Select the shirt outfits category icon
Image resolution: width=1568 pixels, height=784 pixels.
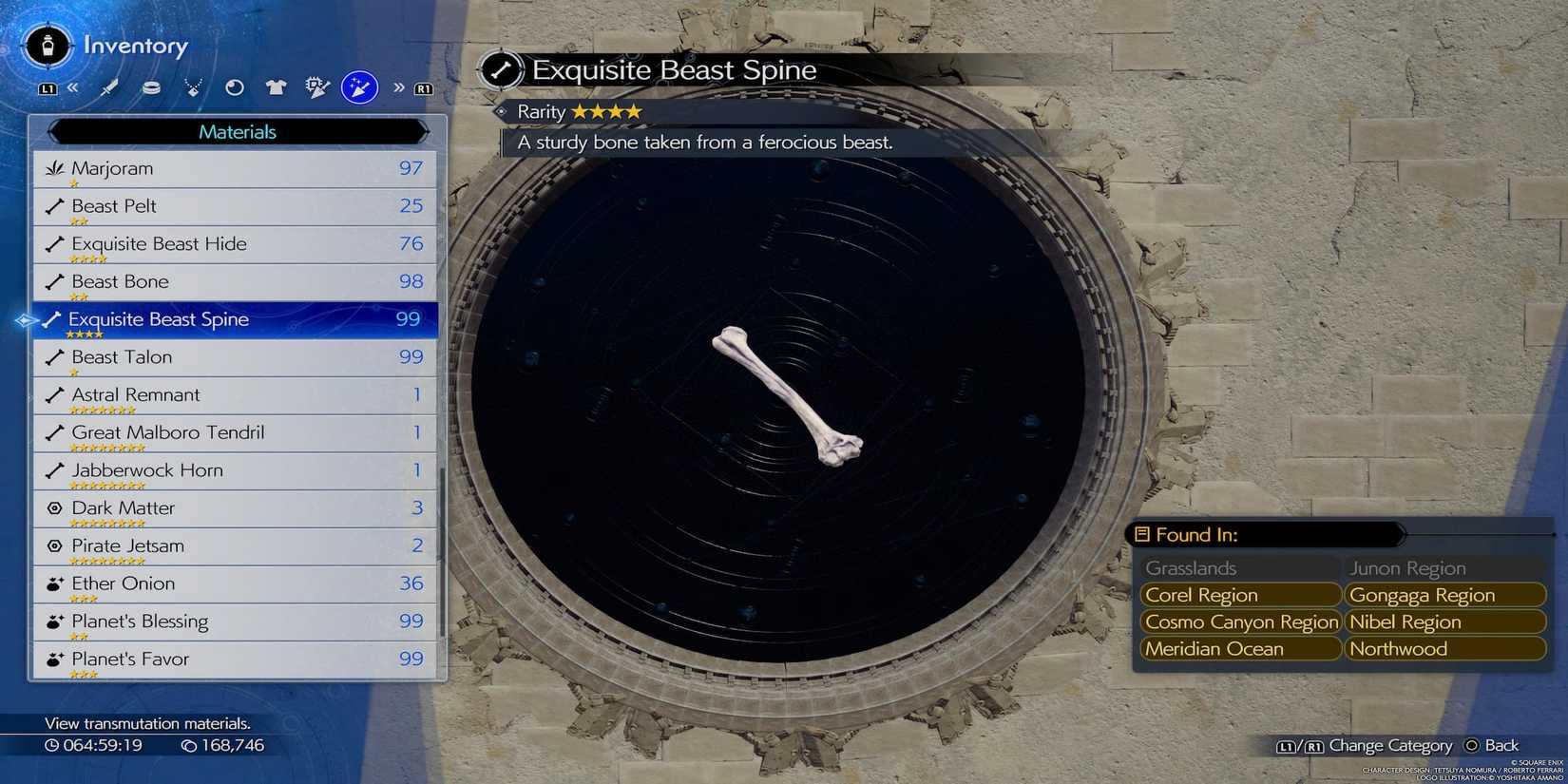(x=276, y=86)
